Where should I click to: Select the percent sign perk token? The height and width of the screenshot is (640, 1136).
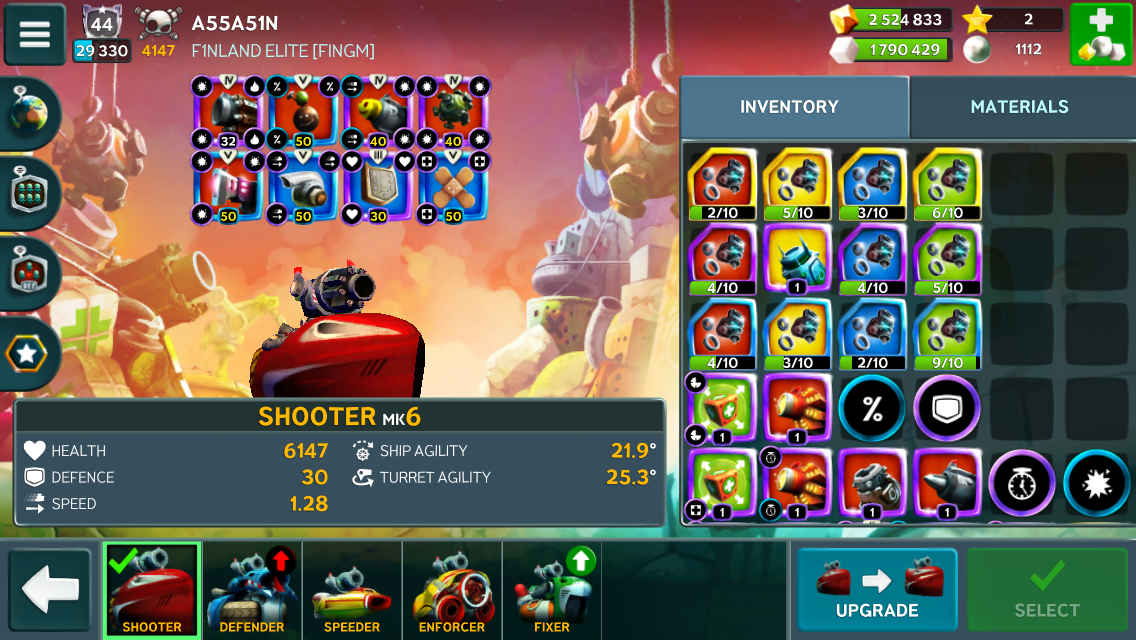point(872,408)
